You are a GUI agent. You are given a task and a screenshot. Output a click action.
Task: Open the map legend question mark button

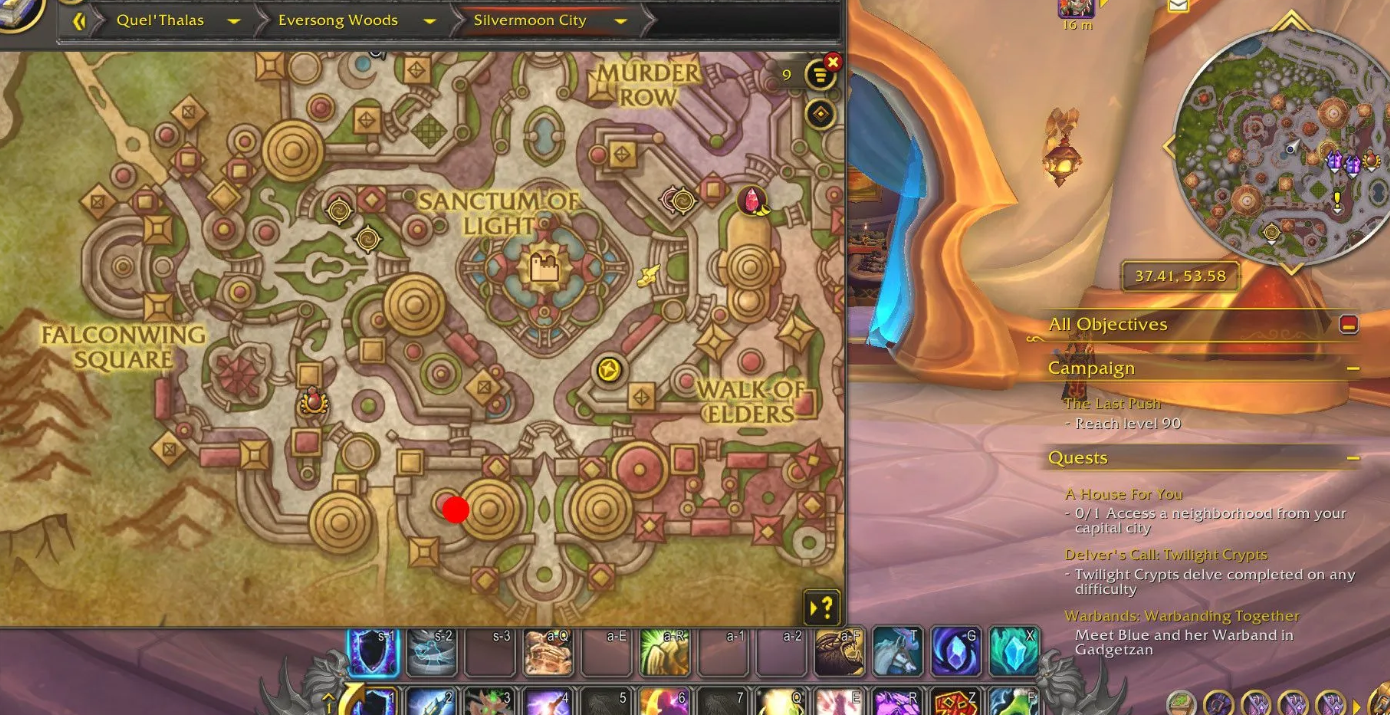821,607
